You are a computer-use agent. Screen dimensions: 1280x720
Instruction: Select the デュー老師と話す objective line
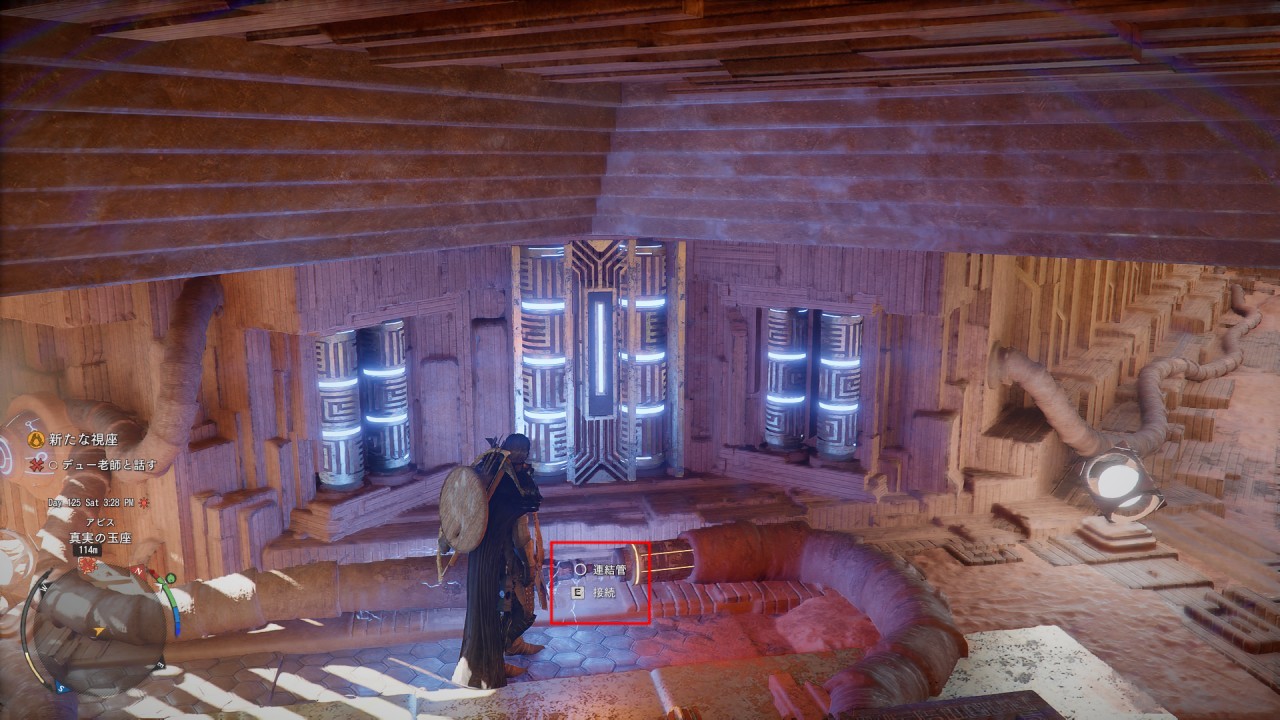pyautogui.click(x=107, y=465)
